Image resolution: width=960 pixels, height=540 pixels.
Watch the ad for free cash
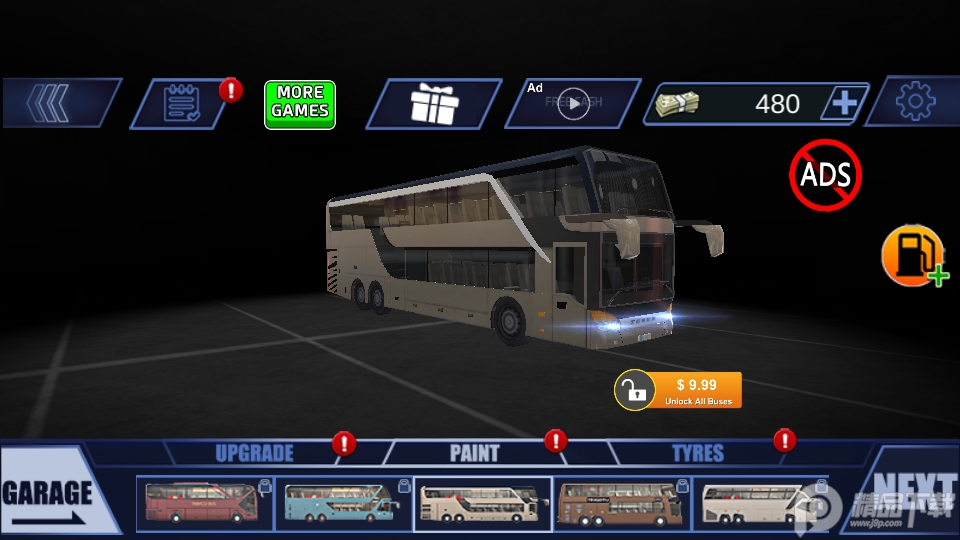tap(572, 104)
